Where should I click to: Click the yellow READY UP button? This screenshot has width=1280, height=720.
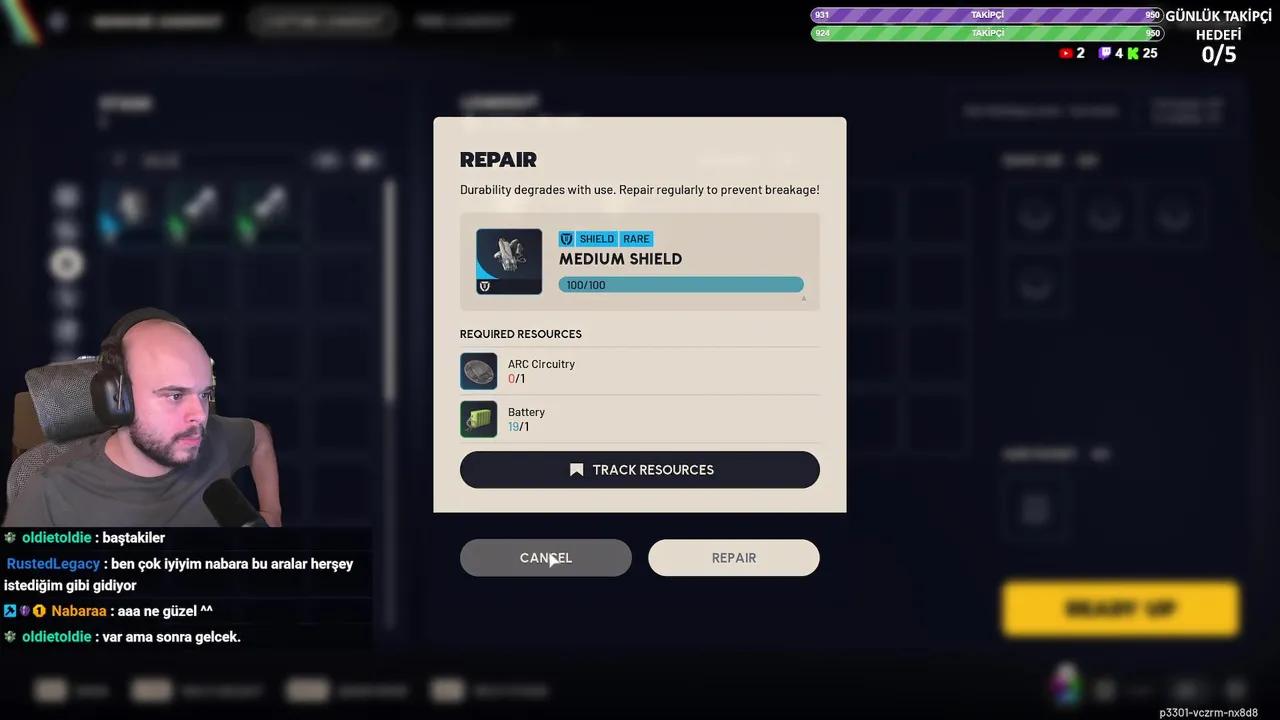[1120, 608]
